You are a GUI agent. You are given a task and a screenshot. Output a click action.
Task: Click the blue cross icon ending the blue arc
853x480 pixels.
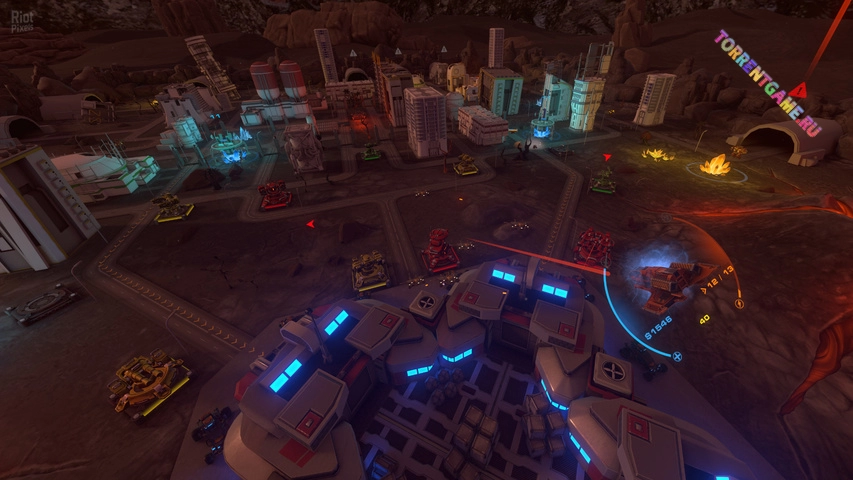pos(677,355)
